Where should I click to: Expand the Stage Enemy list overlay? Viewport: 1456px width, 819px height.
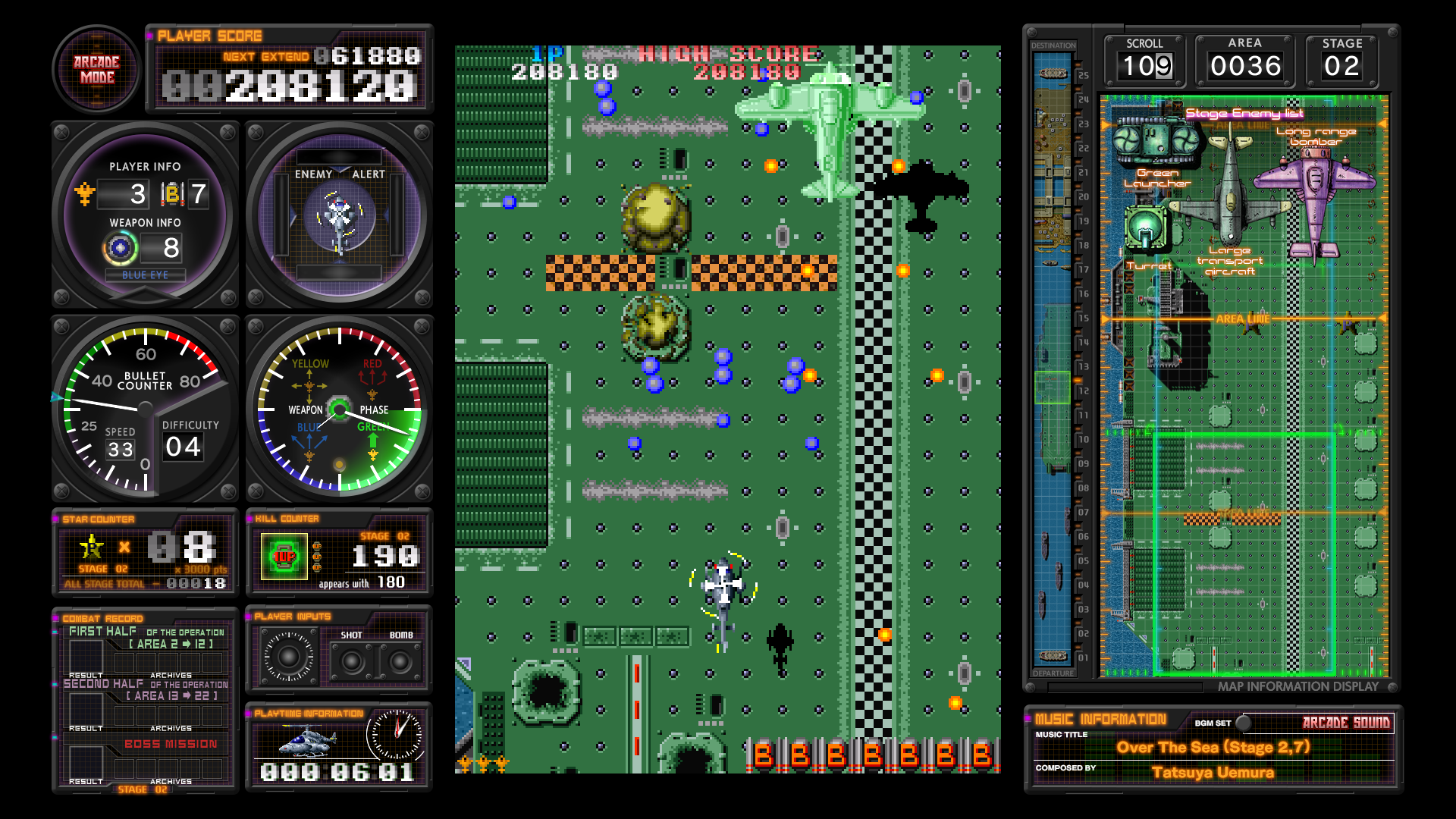tap(1245, 112)
